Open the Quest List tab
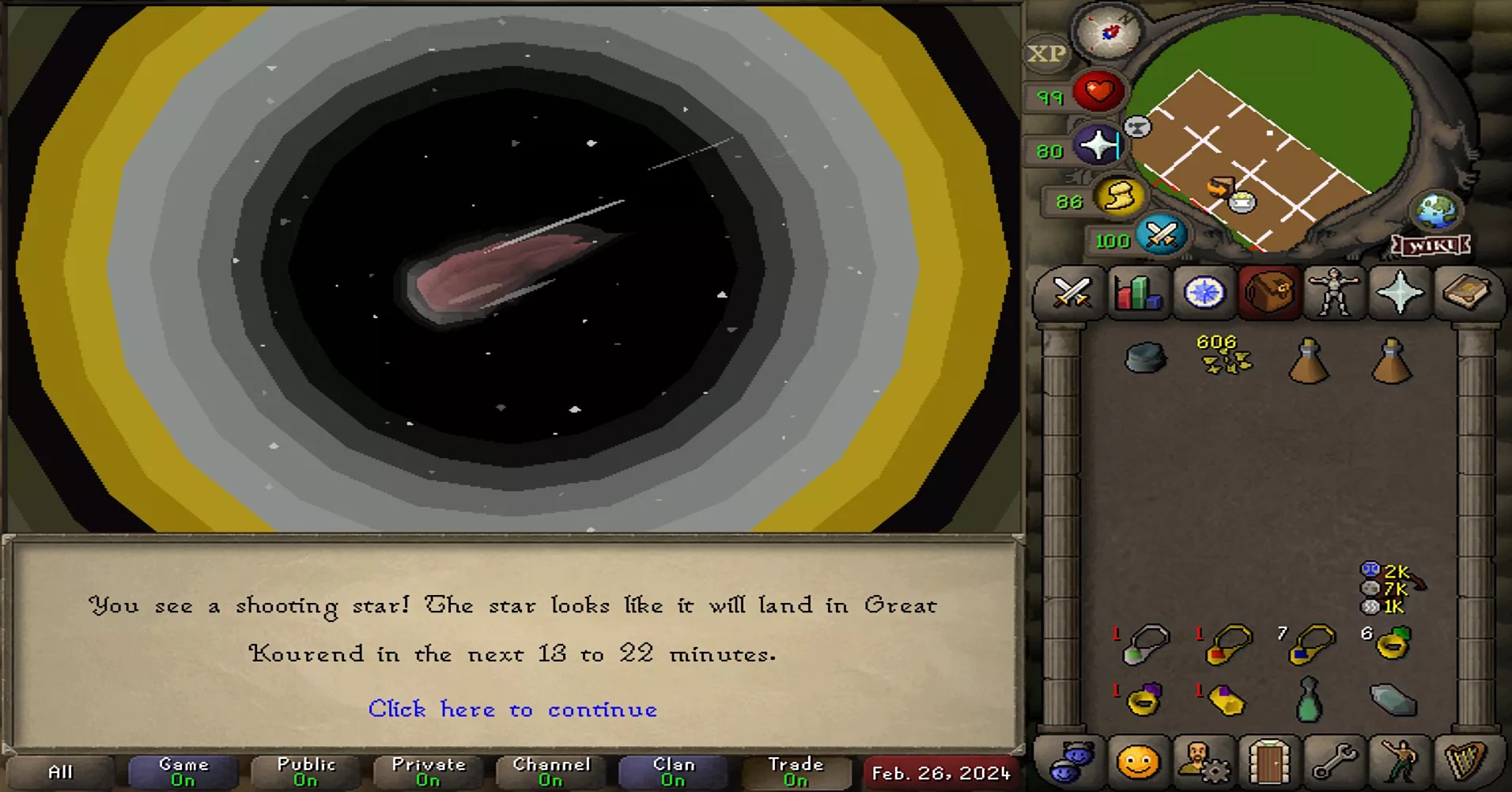This screenshot has width=1512, height=792. 1203,294
